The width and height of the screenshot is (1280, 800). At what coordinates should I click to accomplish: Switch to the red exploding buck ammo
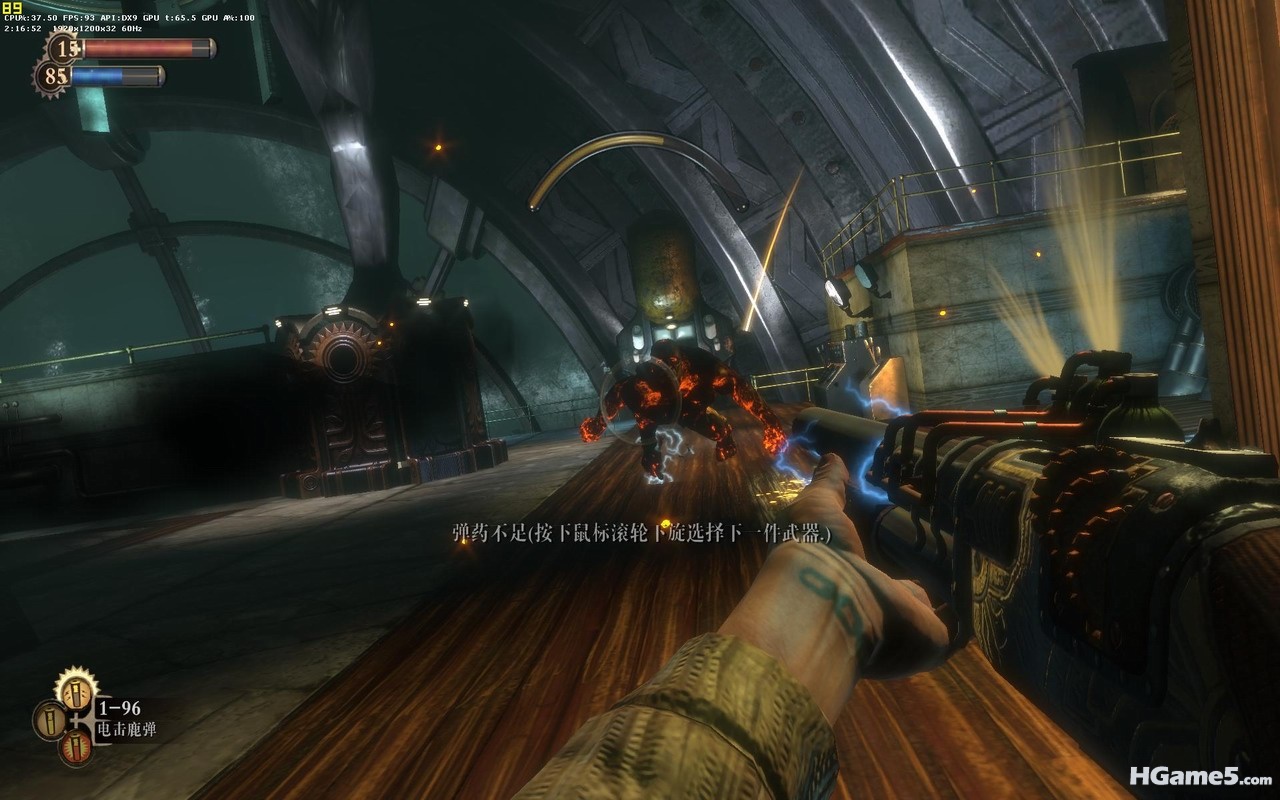tap(76, 747)
